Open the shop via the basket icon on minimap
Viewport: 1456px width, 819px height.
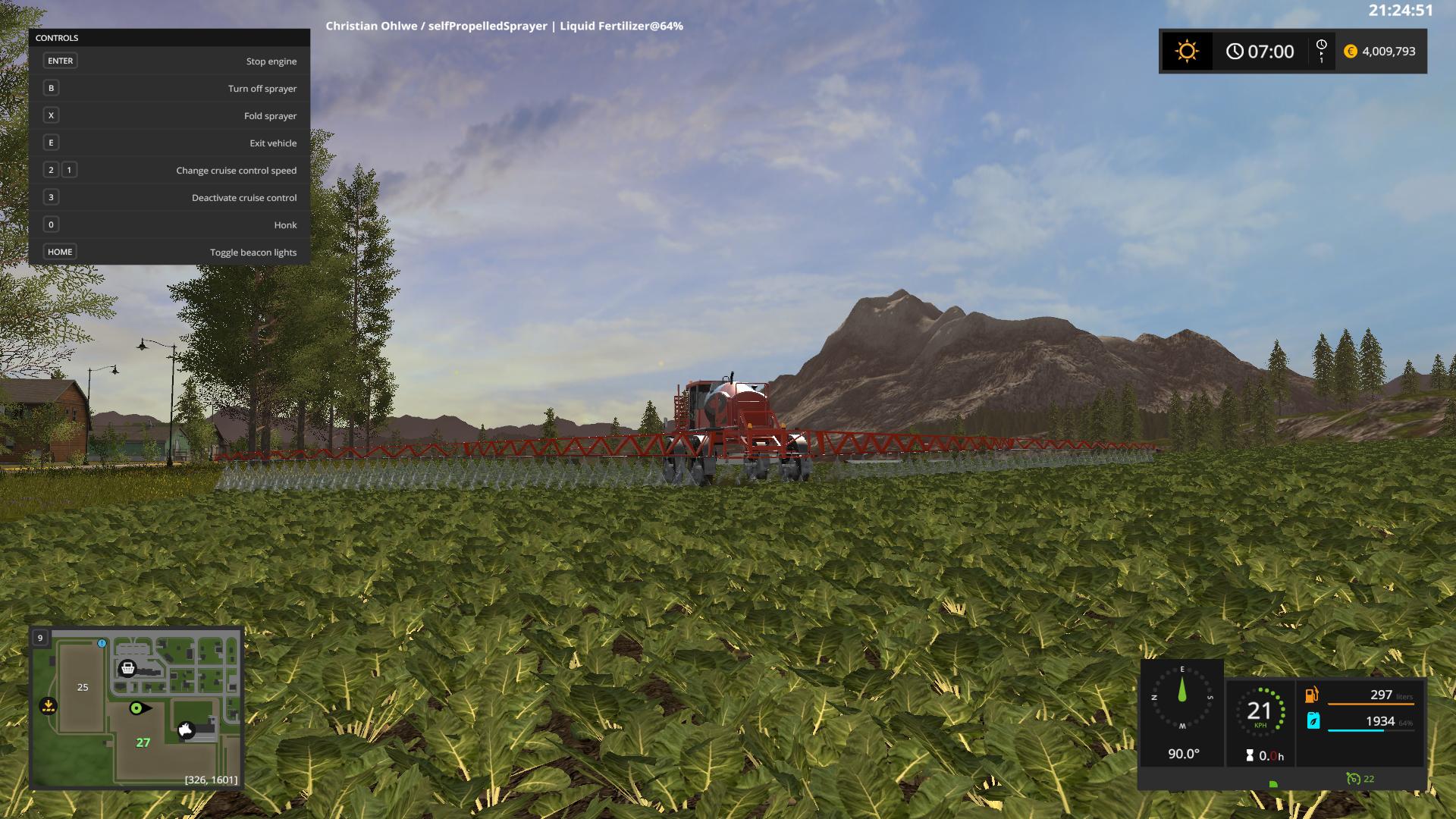tap(129, 668)
